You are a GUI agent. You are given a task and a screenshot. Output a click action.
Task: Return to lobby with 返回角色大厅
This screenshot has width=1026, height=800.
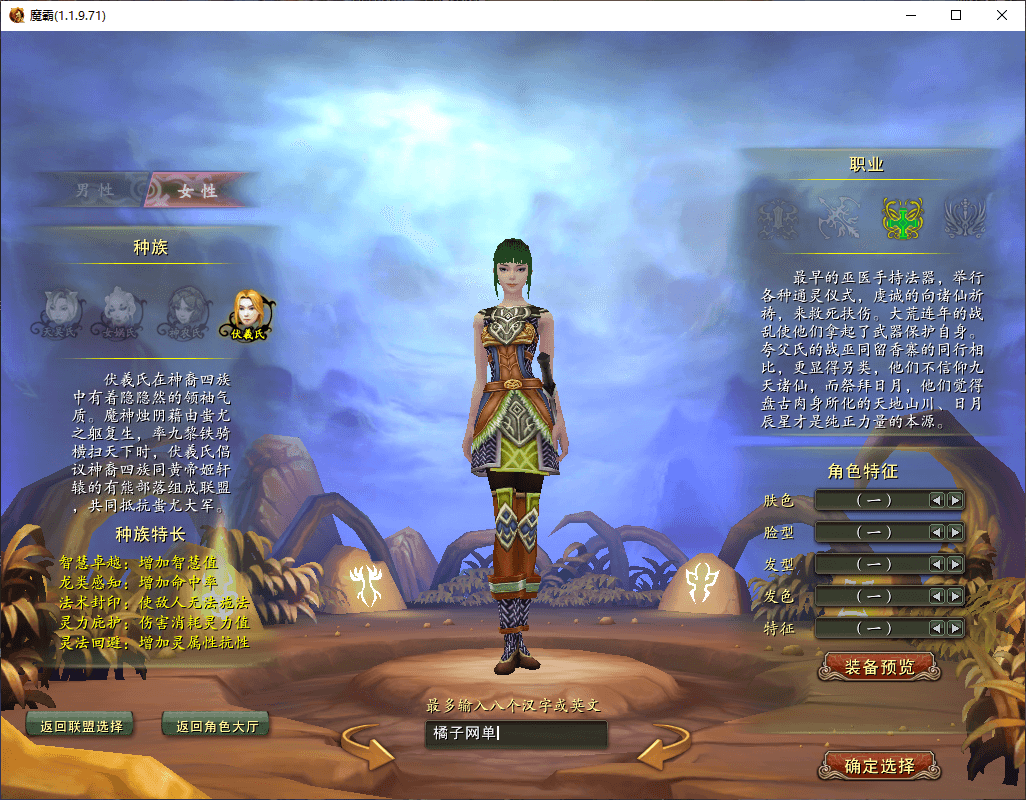point(216,726)
